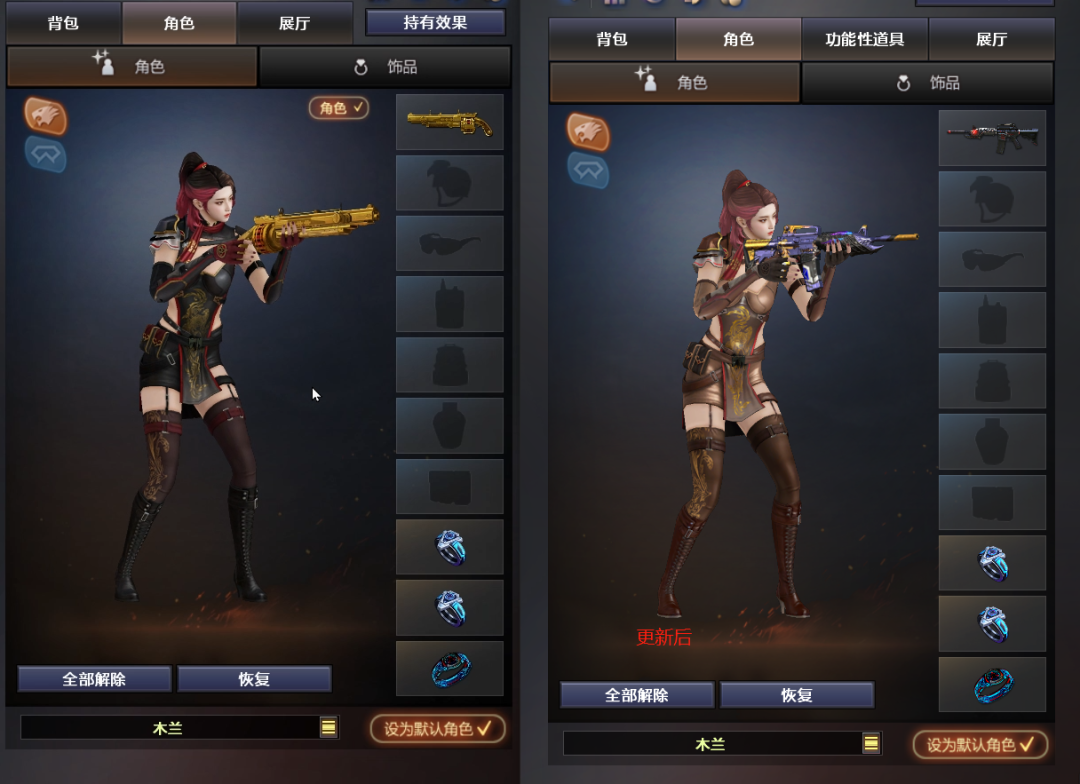Click 全部解除 in the 更新后 panel
1080x784 pixels.
[637, 695]
